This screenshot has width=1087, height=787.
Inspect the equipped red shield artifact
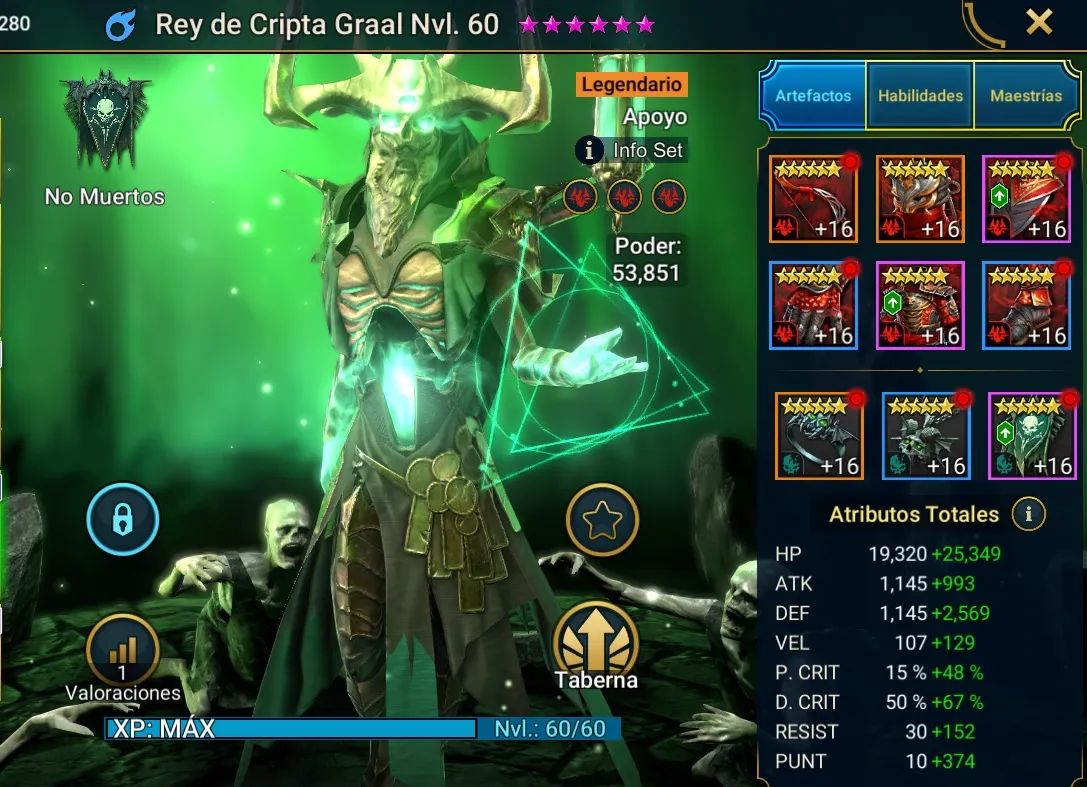tap(1026, 198)
